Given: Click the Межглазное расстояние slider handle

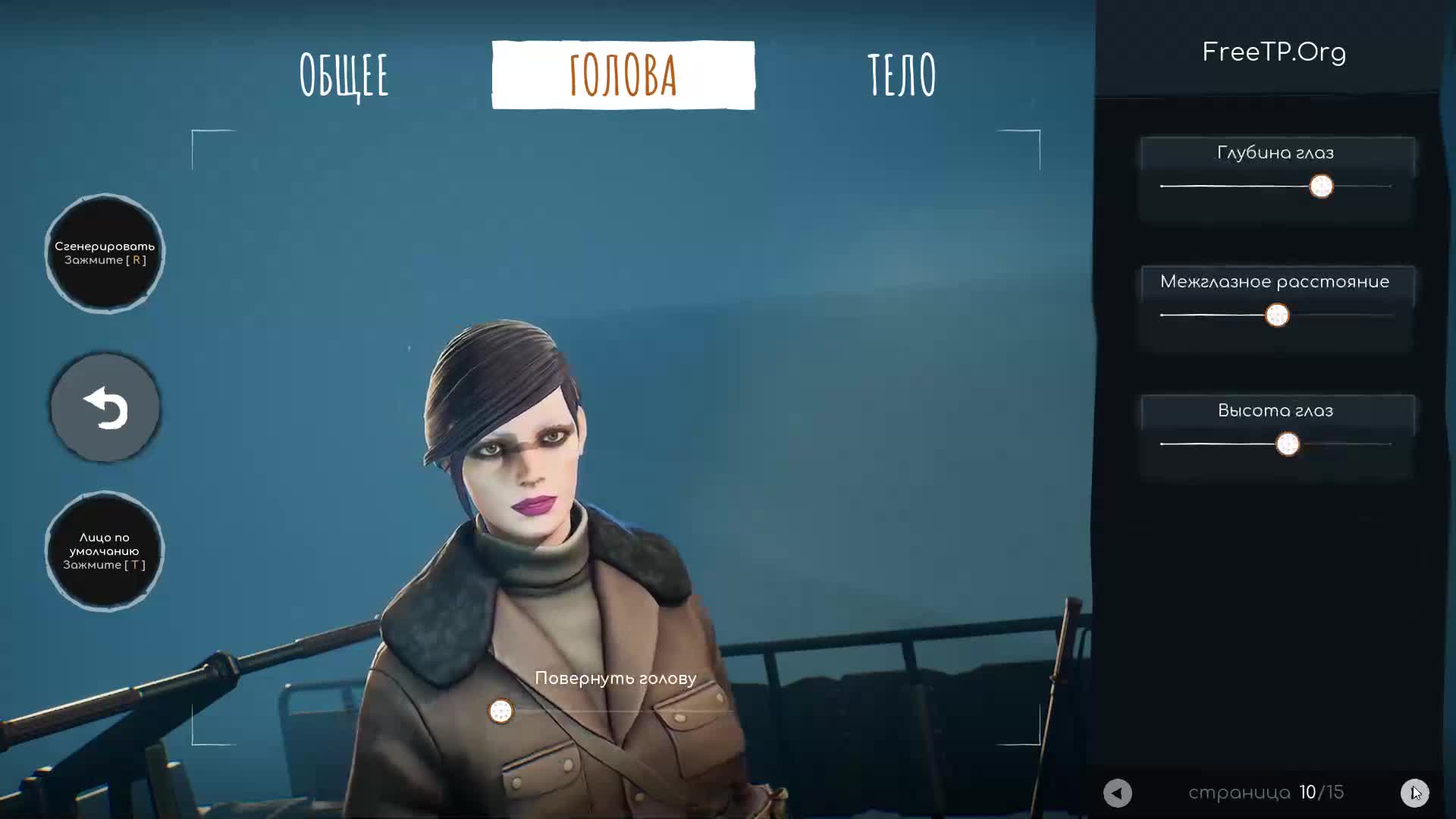Looking at the screenshot, I should pyautogui.click(x=1278, y=316).
